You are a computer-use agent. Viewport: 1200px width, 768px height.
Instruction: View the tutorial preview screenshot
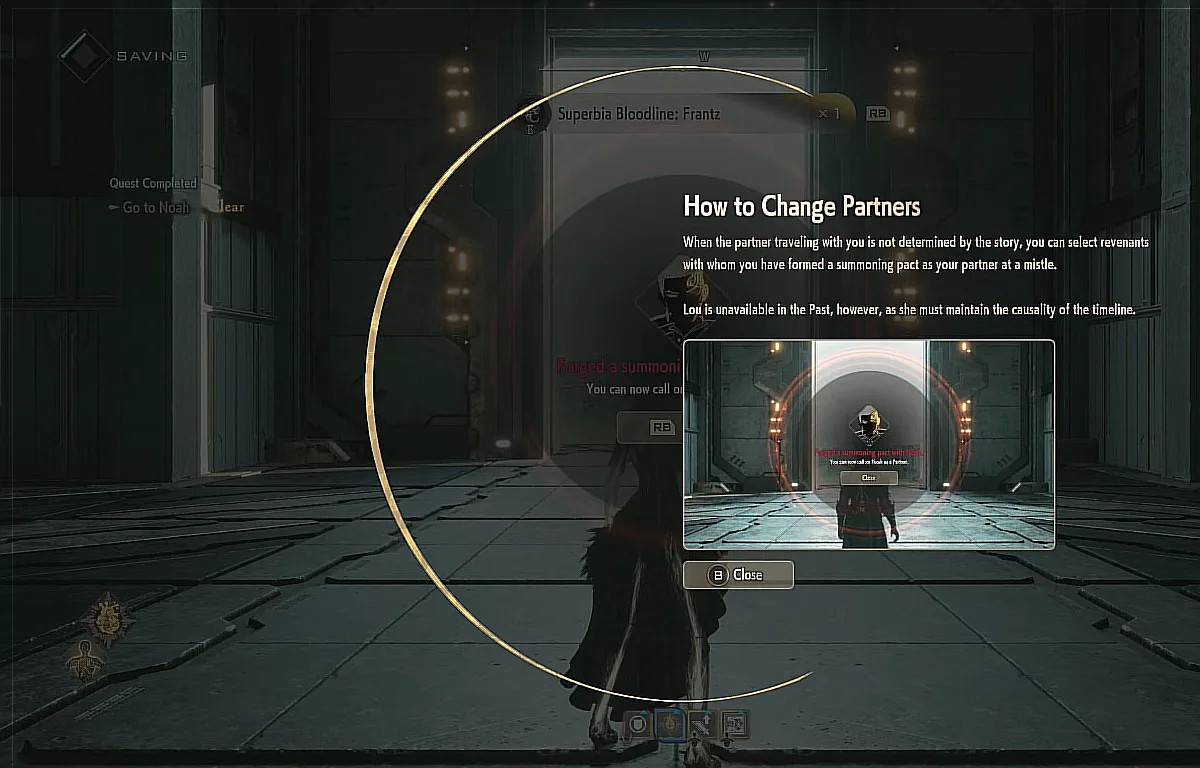point(868,444)
